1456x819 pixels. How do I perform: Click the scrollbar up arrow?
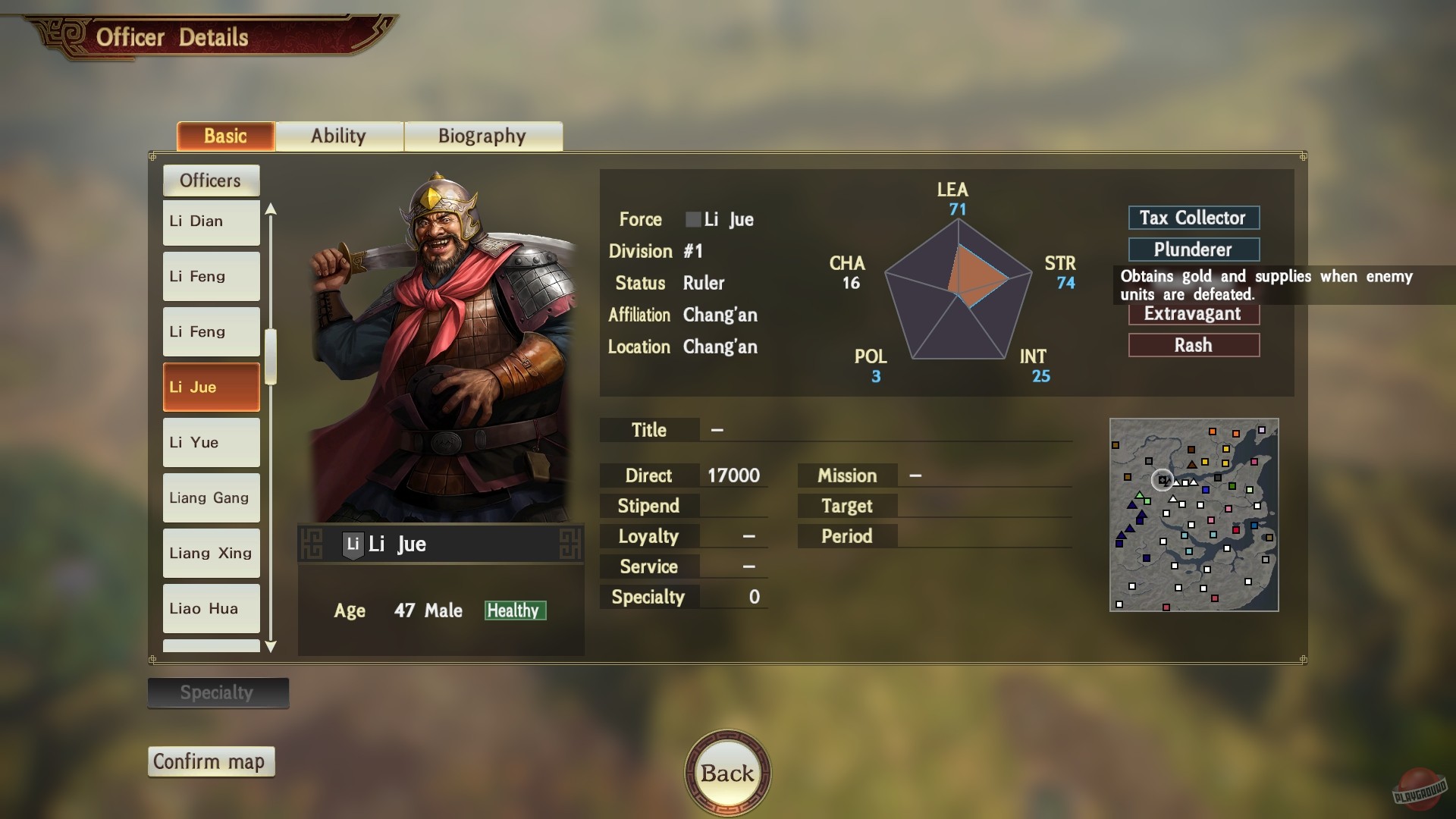271,208
